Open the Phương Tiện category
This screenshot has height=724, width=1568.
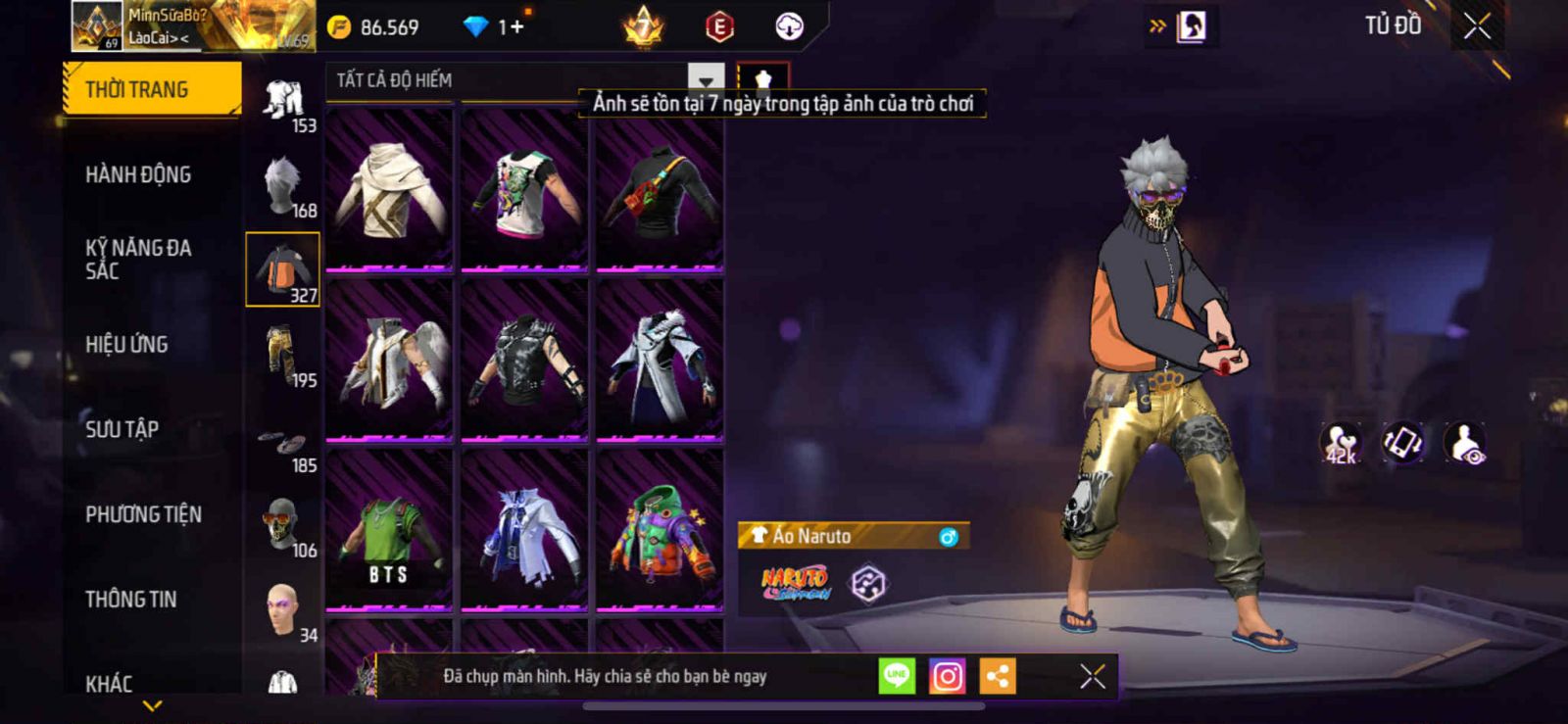(143, 514)
